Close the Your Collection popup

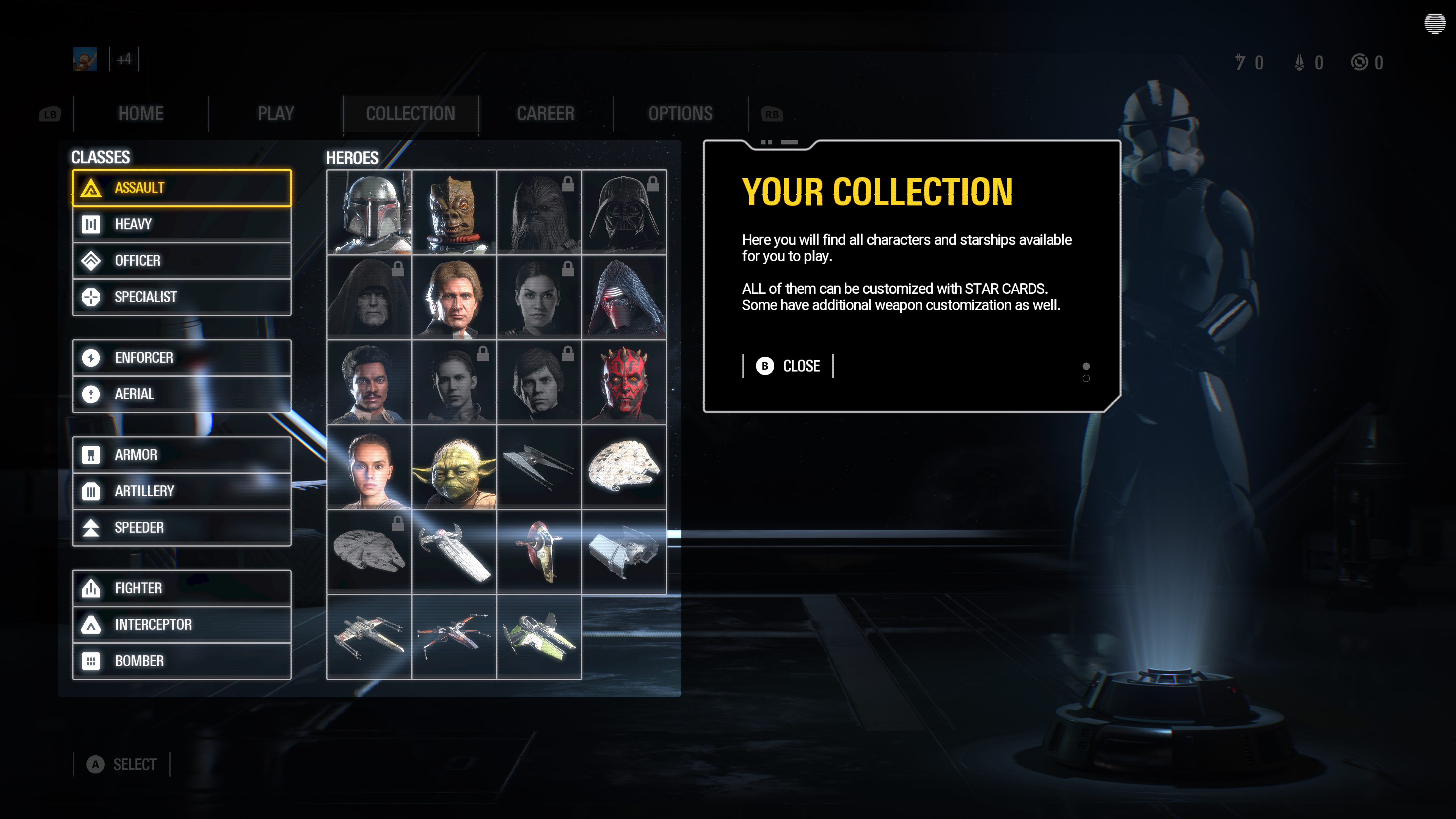[x=788, y=366]
